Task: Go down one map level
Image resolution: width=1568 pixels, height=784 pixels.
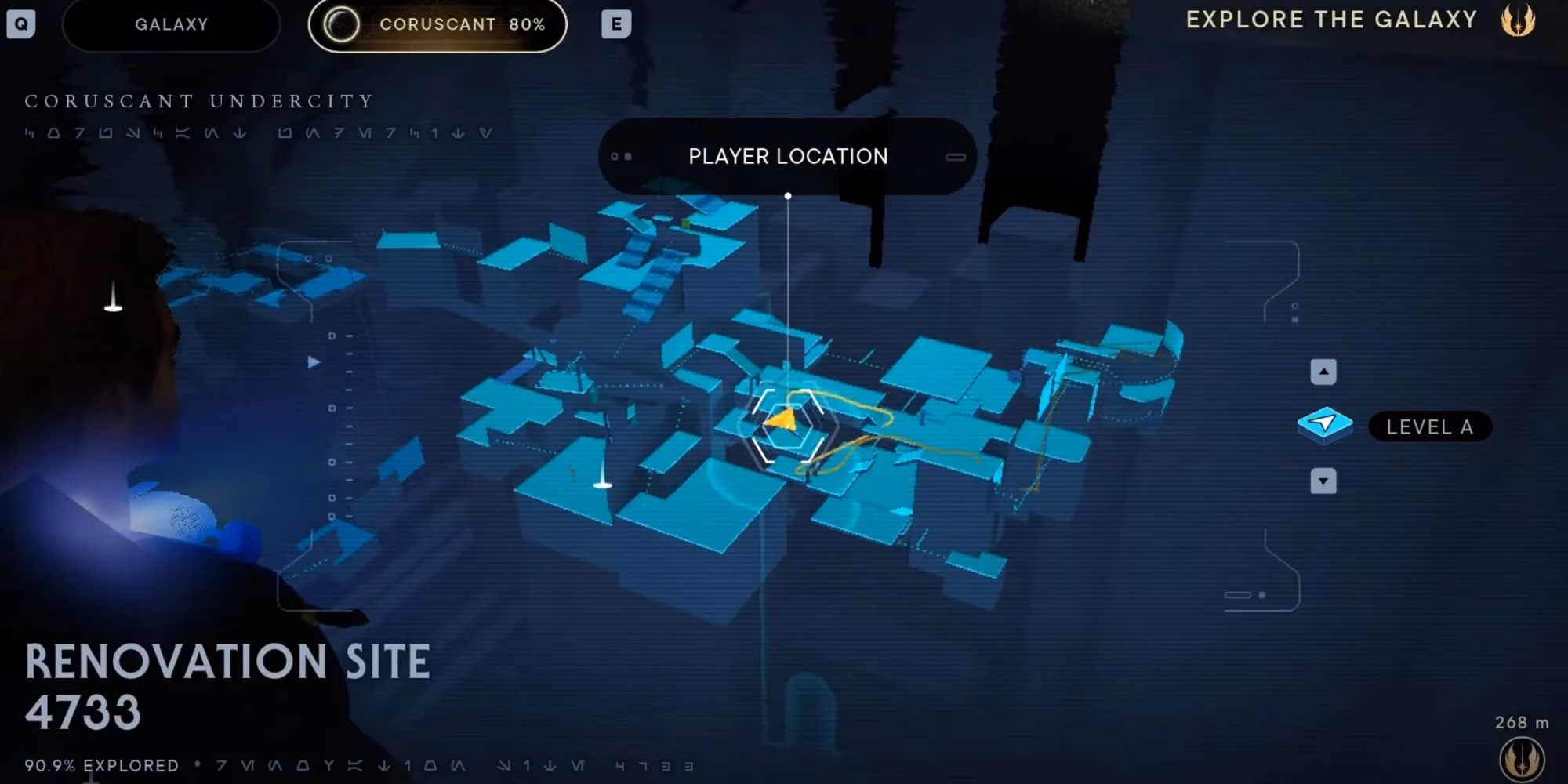Action: (1323, 481)
